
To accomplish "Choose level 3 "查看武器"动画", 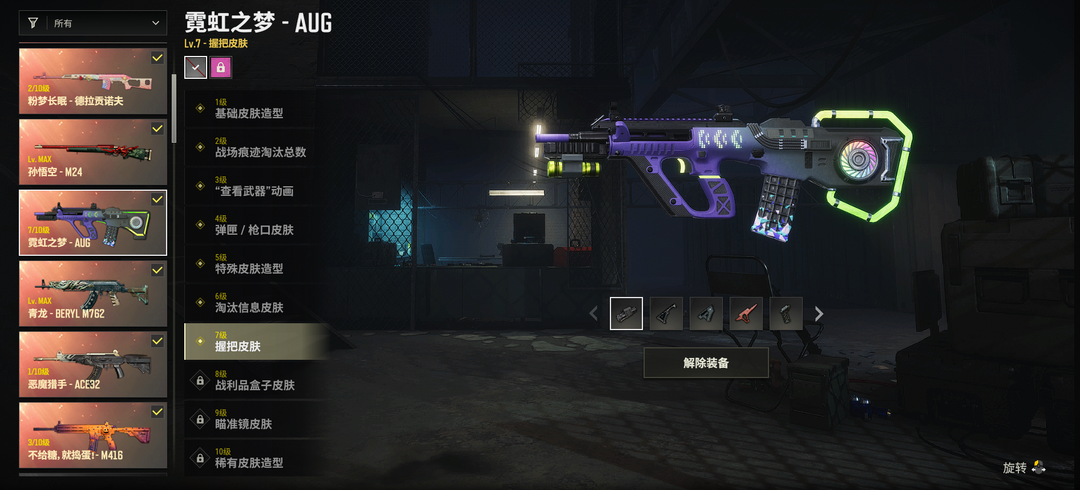I will click(x=255, y=186).
